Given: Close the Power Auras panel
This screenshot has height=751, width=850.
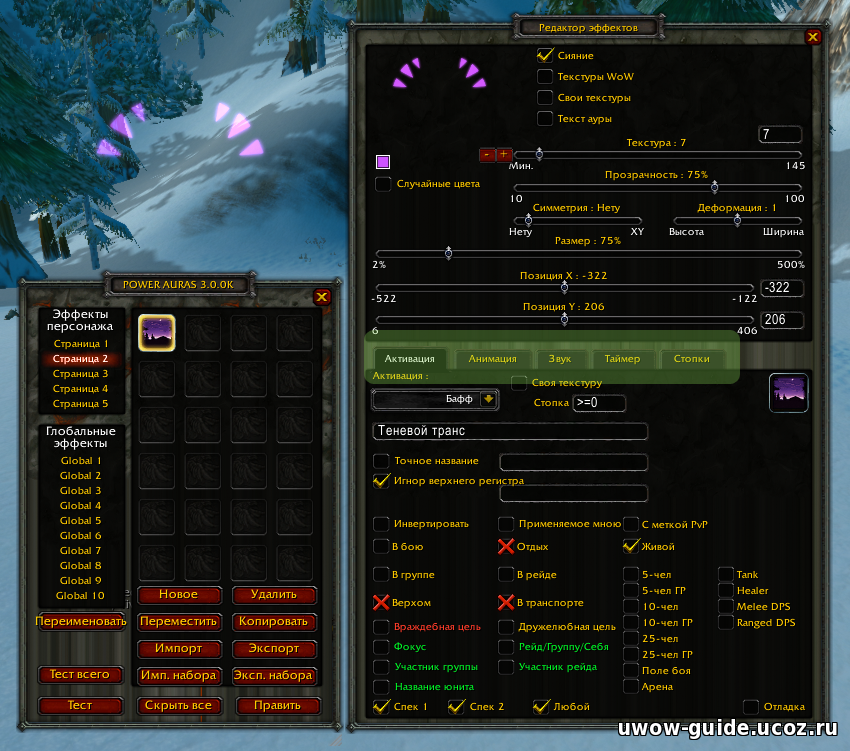Looking at the screenshot, I should pos(321,297).
